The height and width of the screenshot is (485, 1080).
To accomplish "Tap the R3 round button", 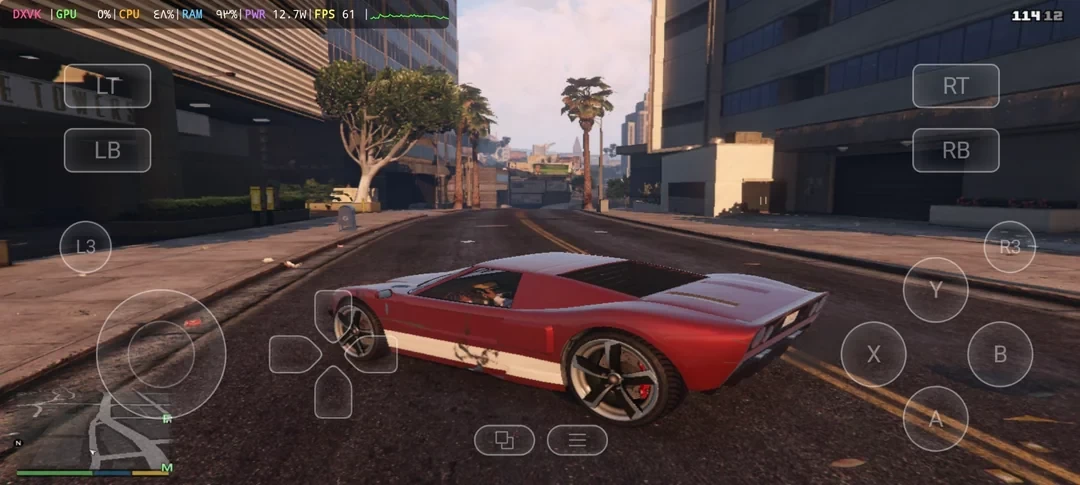I will (x=1009, y=247).
